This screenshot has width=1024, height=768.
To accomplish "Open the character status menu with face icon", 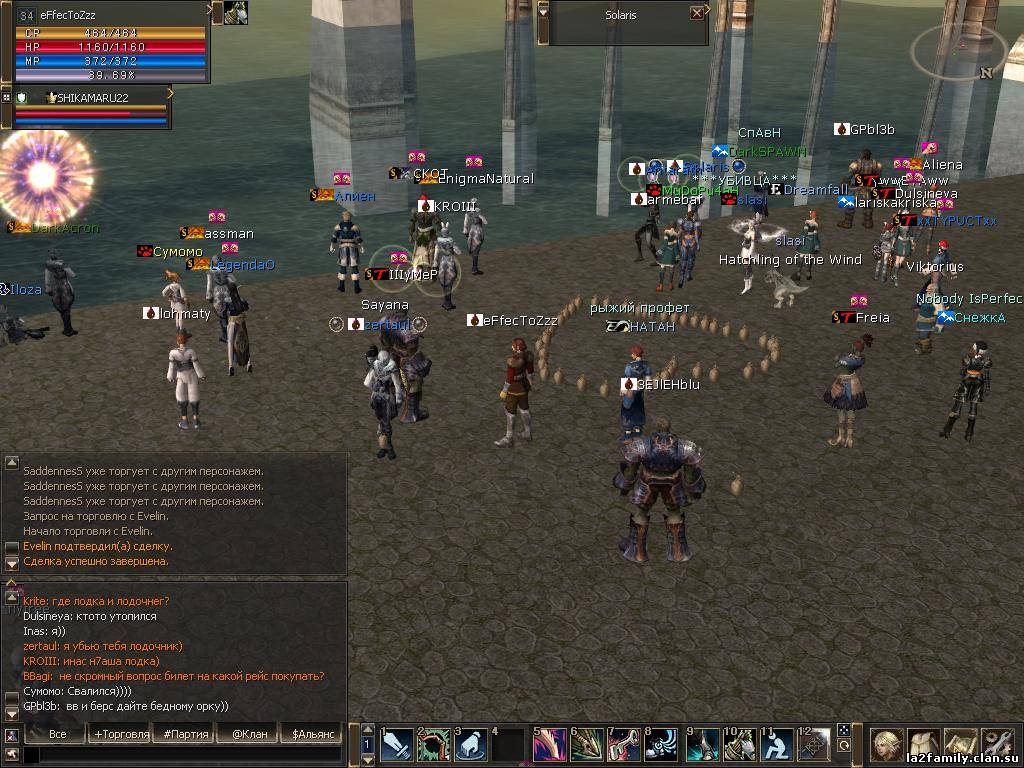I will pos(886,744).
